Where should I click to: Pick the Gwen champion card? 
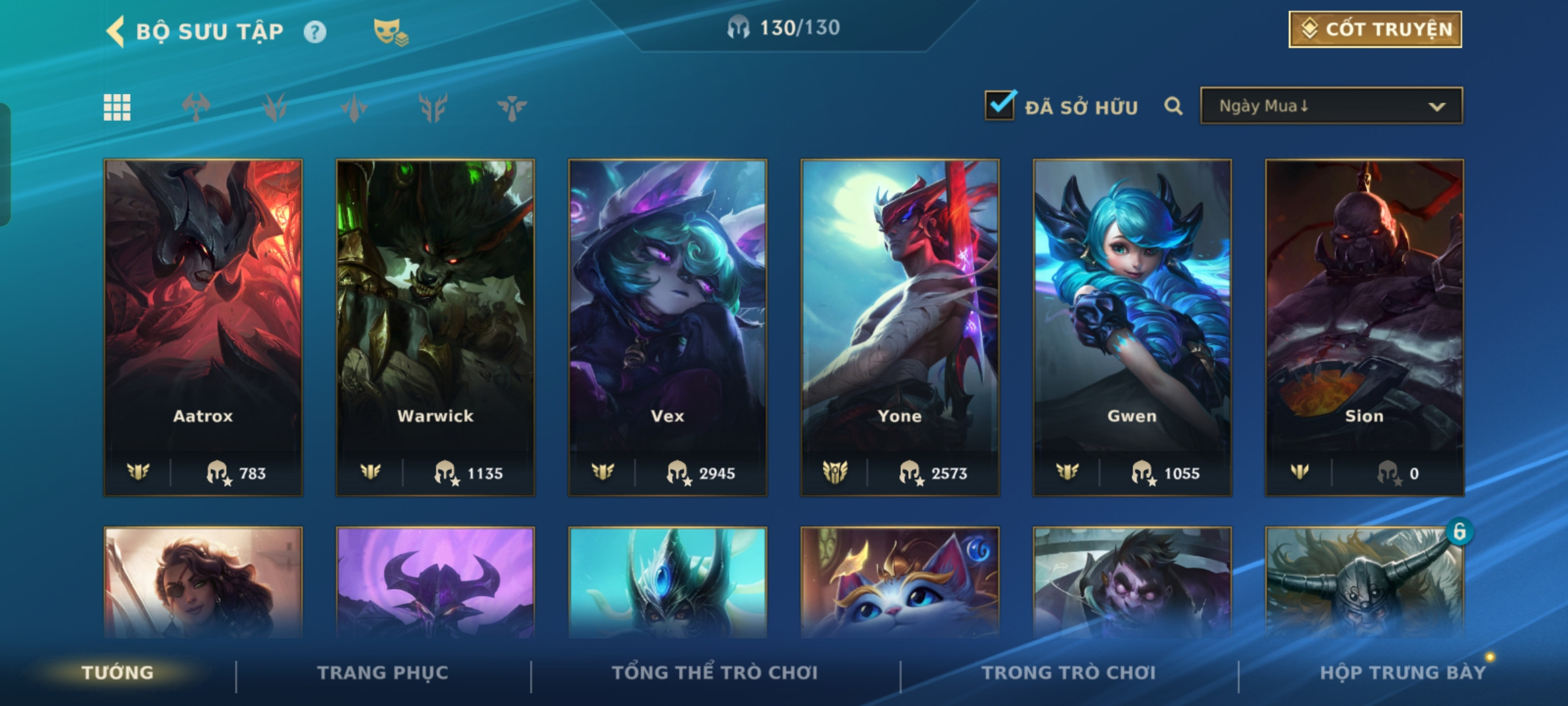pyautogui.click(x=1132, y=327)
